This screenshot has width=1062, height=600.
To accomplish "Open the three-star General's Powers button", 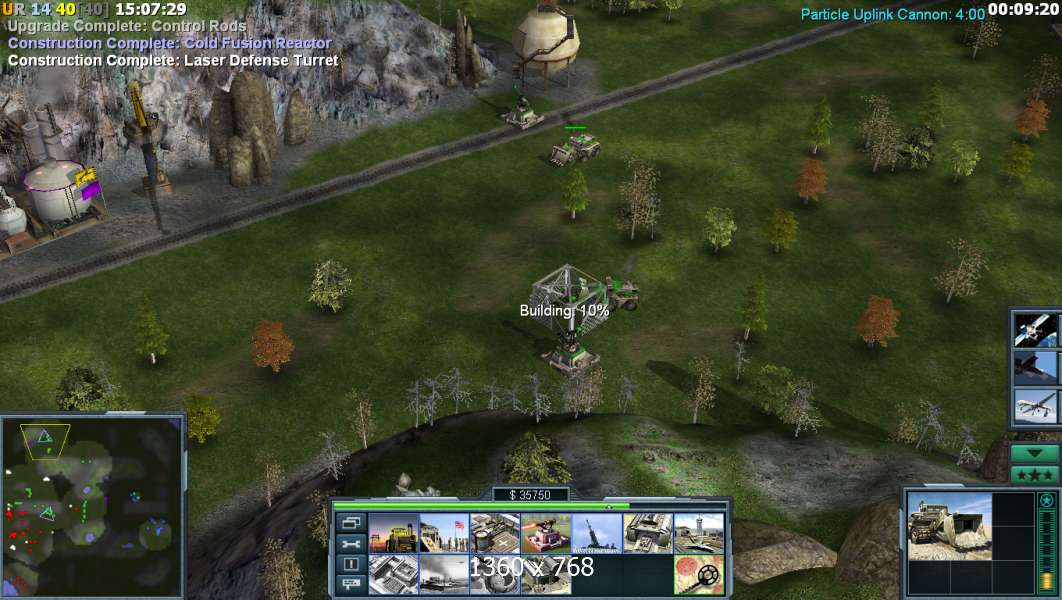I will pyautogui.click(x=1034, y=475).
